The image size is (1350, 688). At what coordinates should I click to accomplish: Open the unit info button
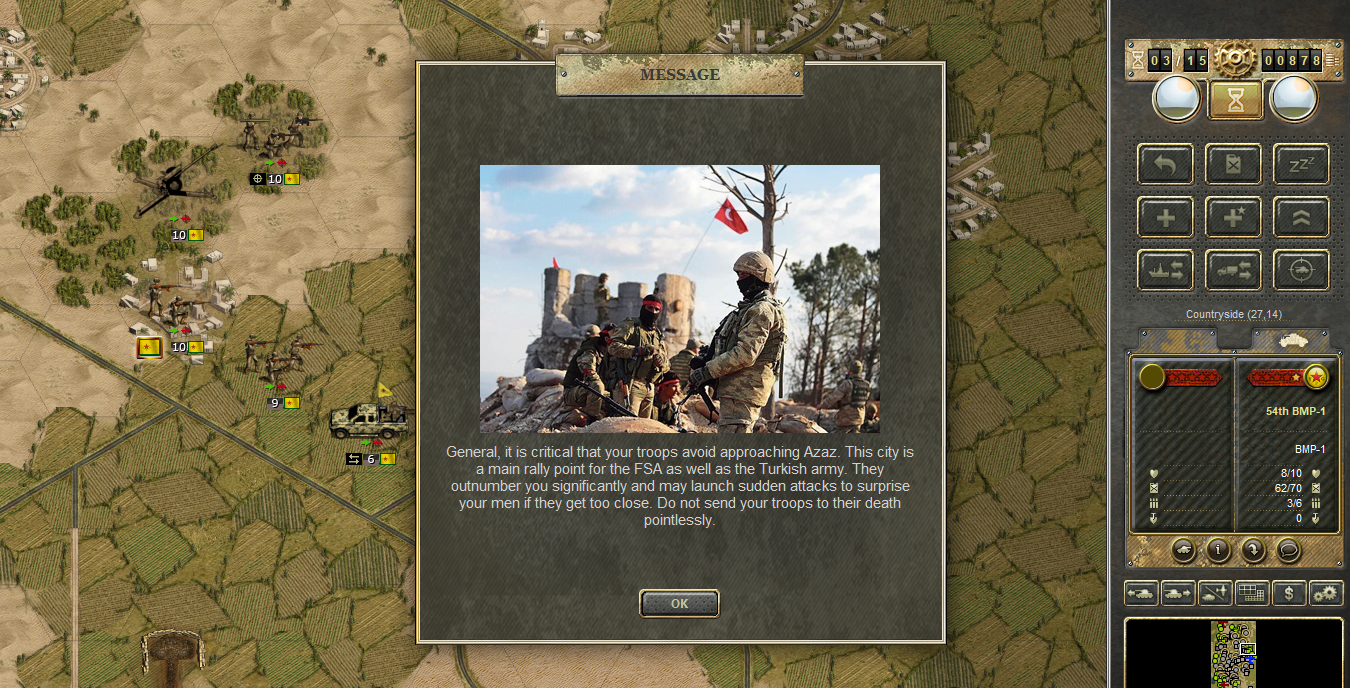point(1217,549)
